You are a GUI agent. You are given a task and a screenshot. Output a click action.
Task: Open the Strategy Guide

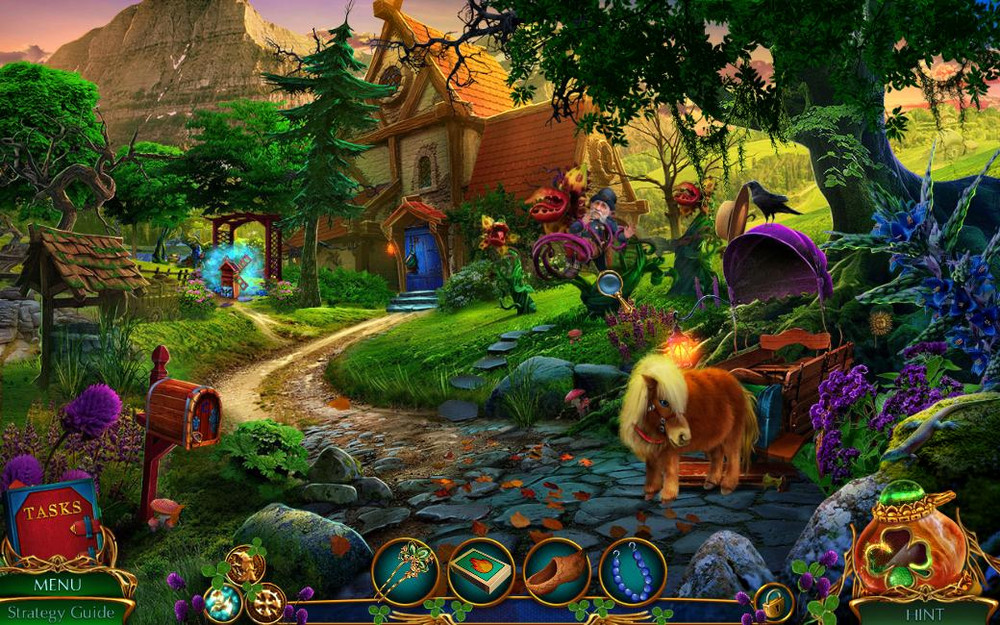[59, 612]
